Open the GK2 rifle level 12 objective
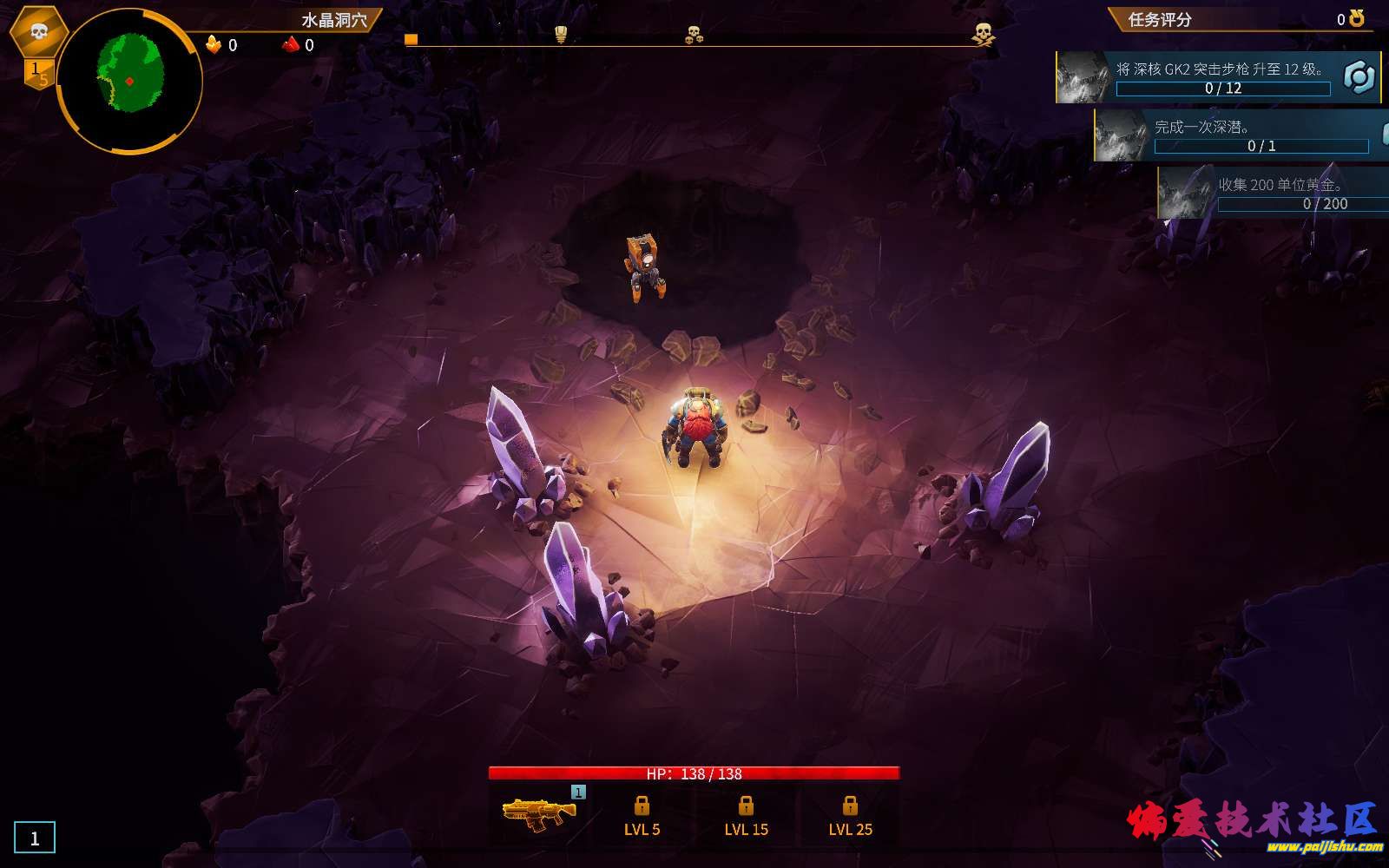Image resolution: width=1389 pixels, height=868 pixels. (1218, 77)
